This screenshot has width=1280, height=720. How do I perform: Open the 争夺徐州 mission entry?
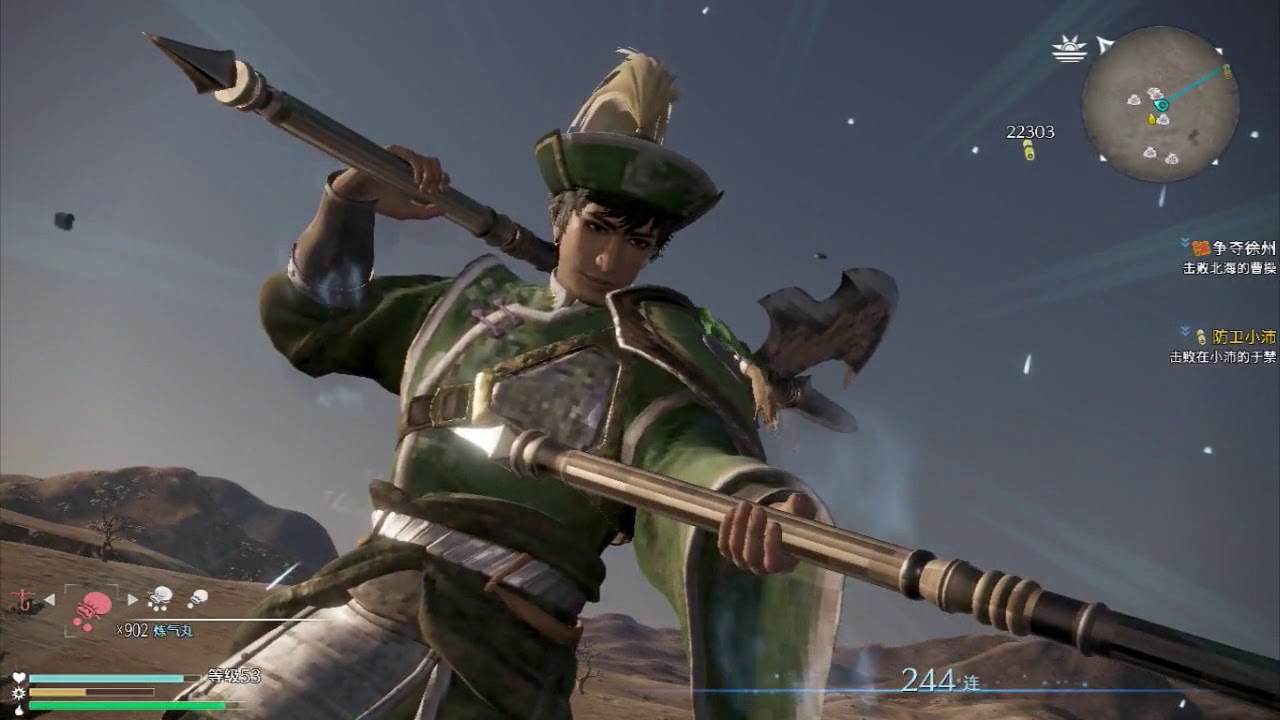[x=1243, y=248]
